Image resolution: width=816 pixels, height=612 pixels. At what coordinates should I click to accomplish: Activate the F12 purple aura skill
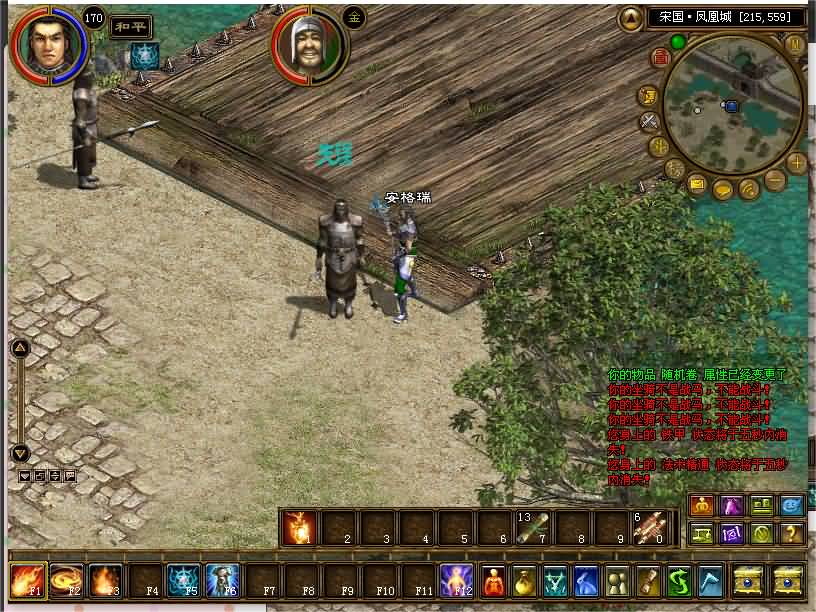coord(456,581)
